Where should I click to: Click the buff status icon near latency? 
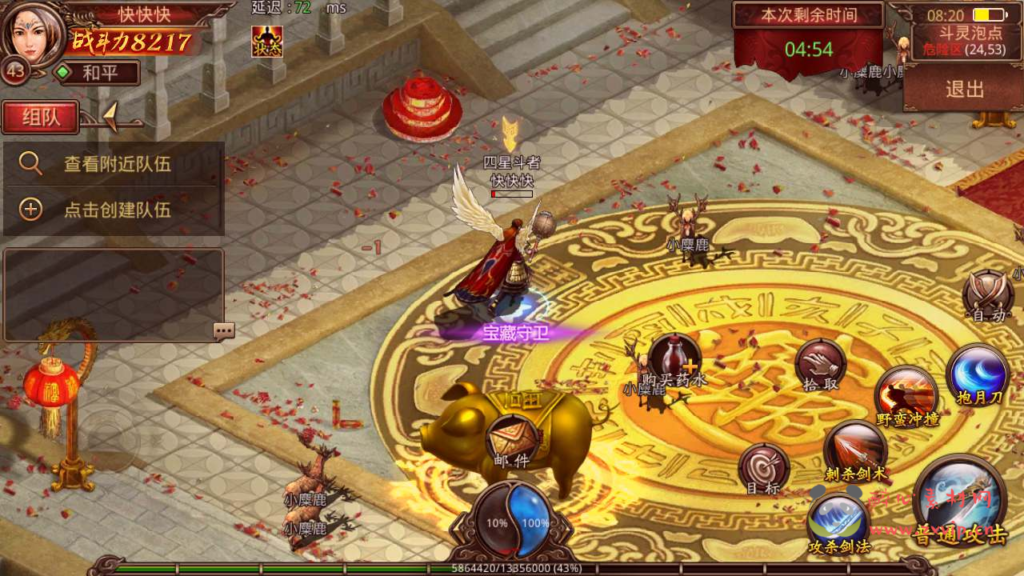pos(267,41)
